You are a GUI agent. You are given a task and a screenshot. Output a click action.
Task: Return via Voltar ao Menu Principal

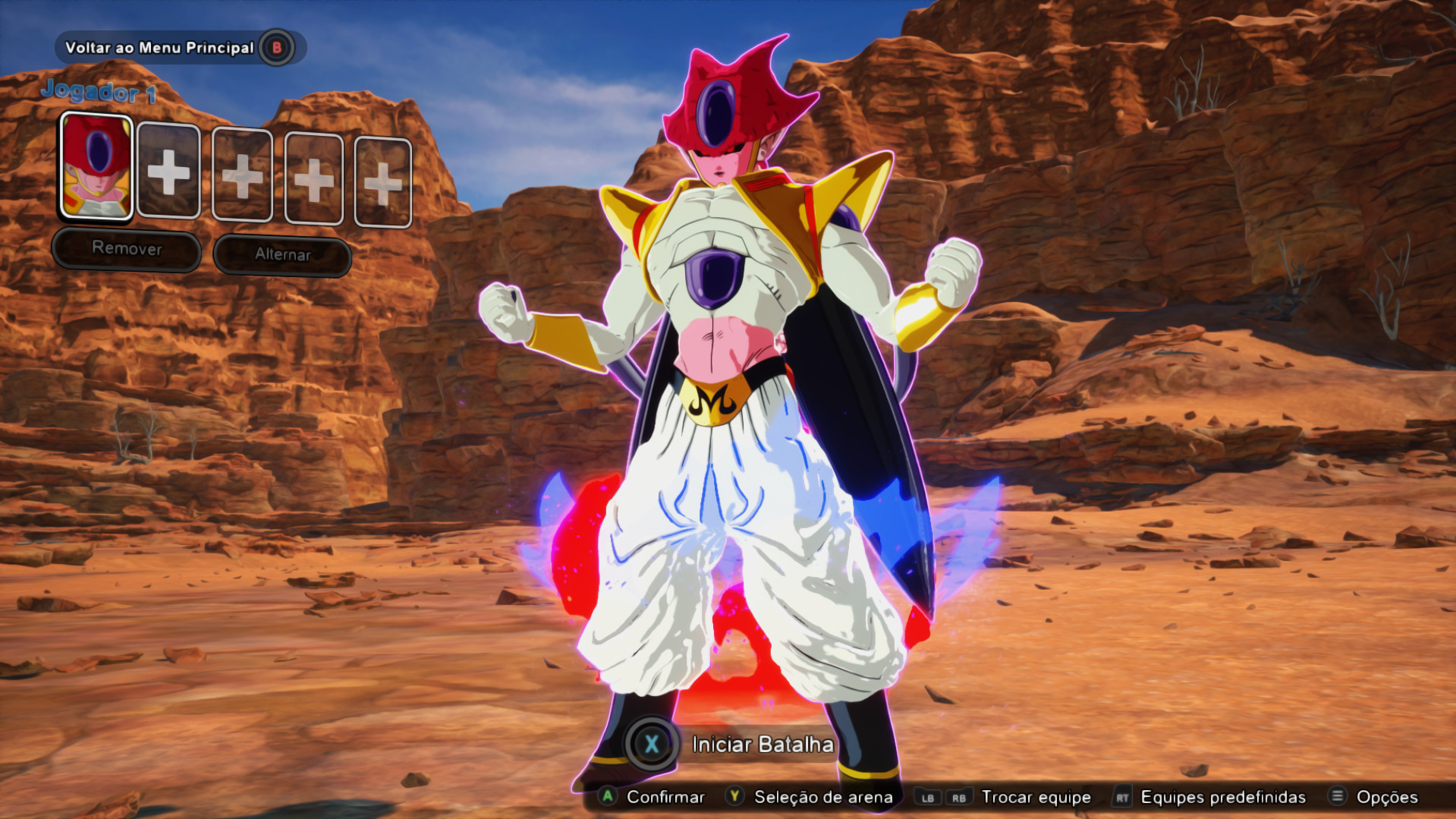[x=160, y=47]
